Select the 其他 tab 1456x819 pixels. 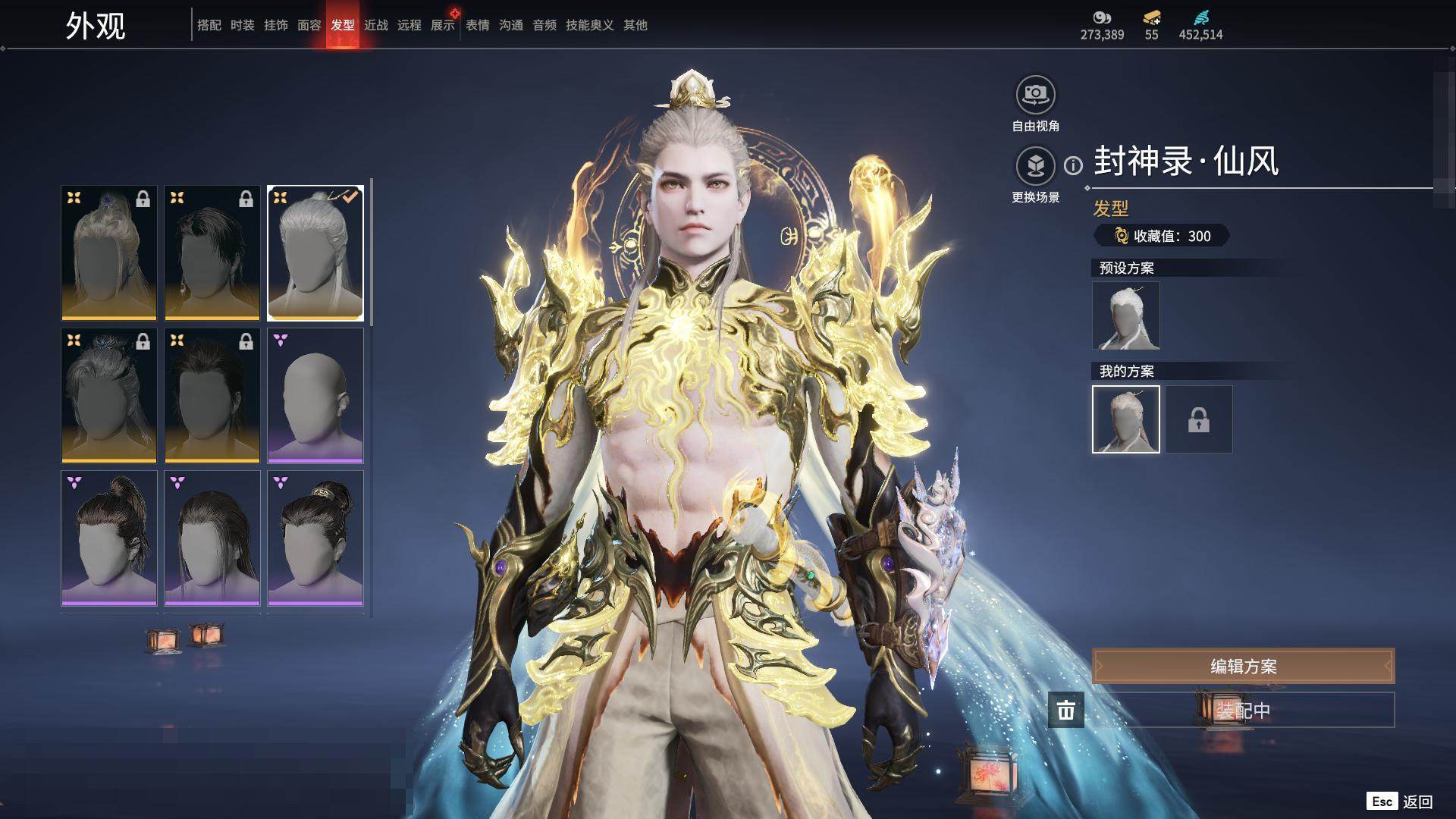635,25
